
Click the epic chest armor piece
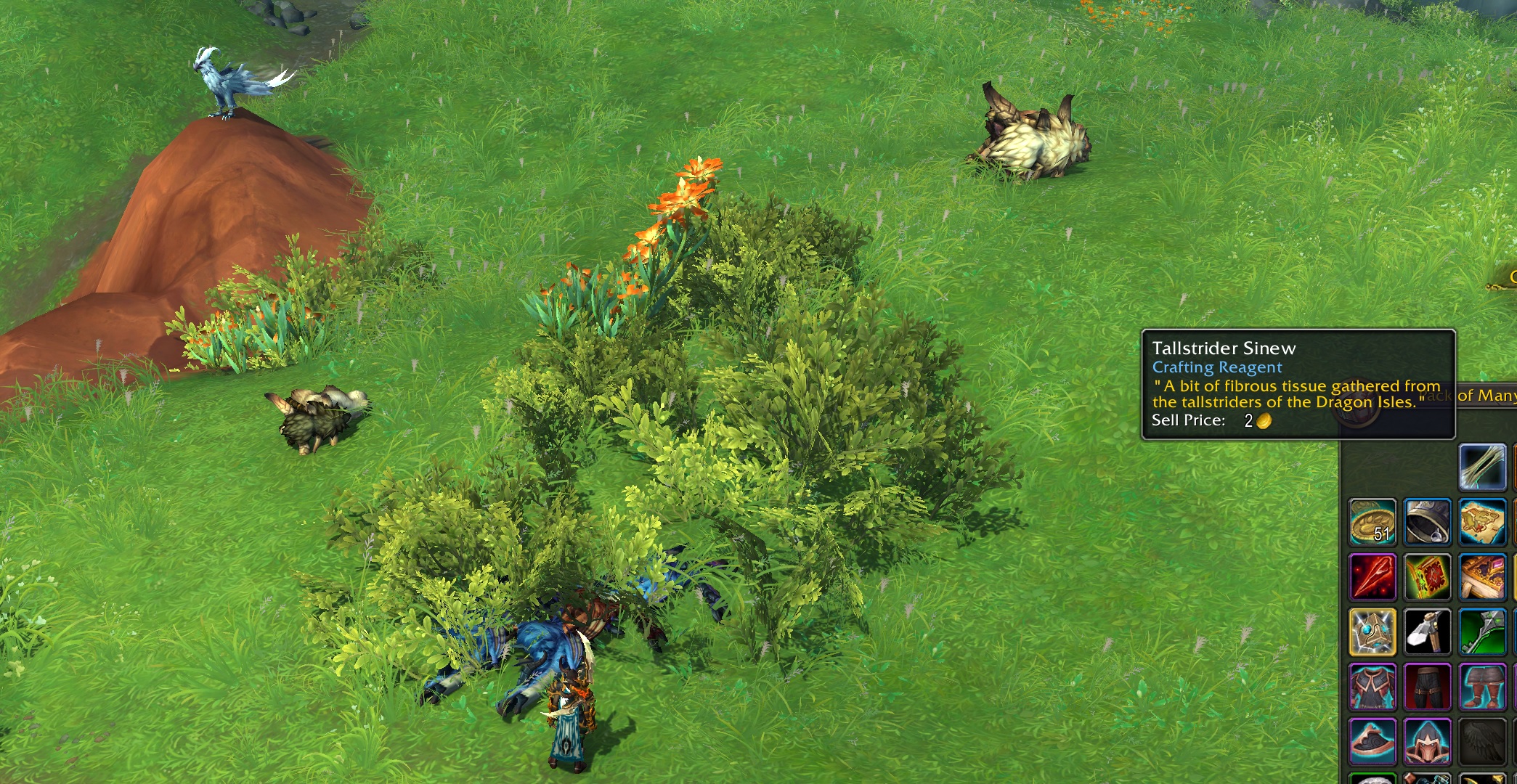coord(1372,687)
